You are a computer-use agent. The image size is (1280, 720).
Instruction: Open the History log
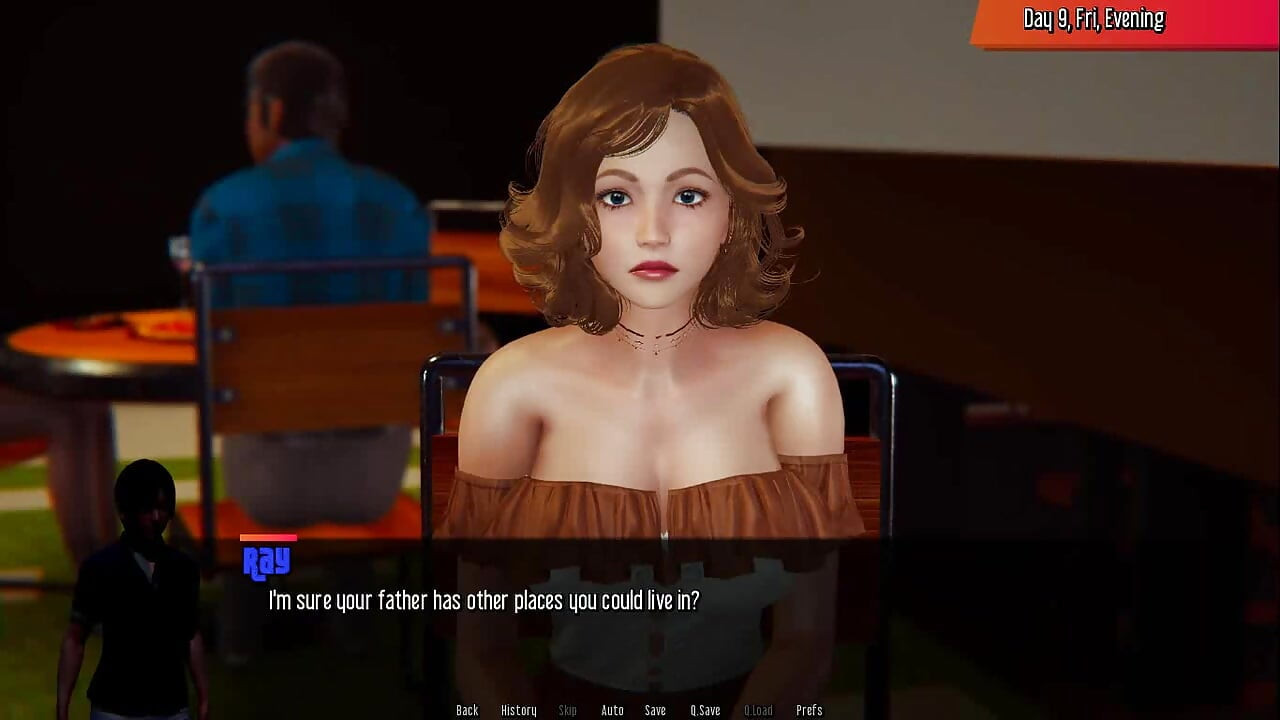pyautogui.click(x=518, y=709)
